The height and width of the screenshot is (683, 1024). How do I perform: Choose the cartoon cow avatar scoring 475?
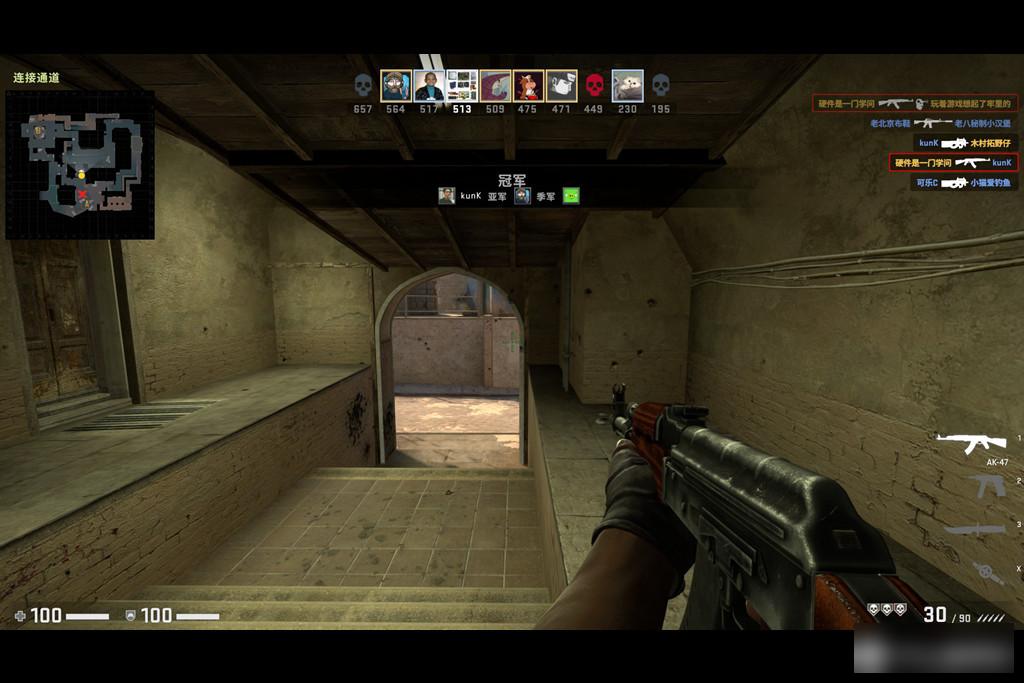[528, 85]
